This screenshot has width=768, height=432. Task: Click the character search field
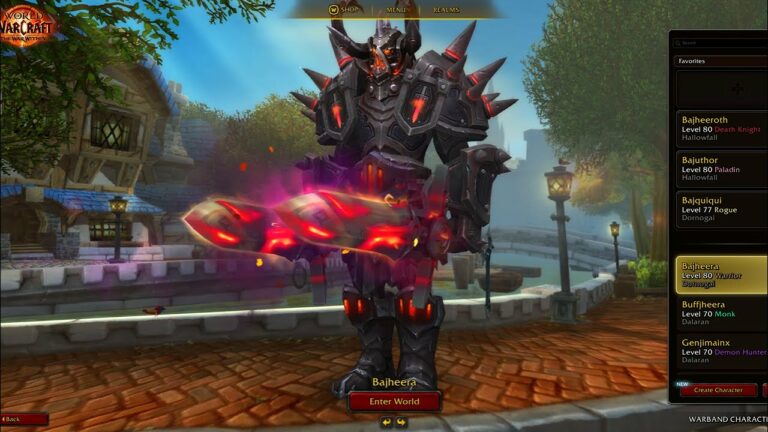click(x=720, y=43)
